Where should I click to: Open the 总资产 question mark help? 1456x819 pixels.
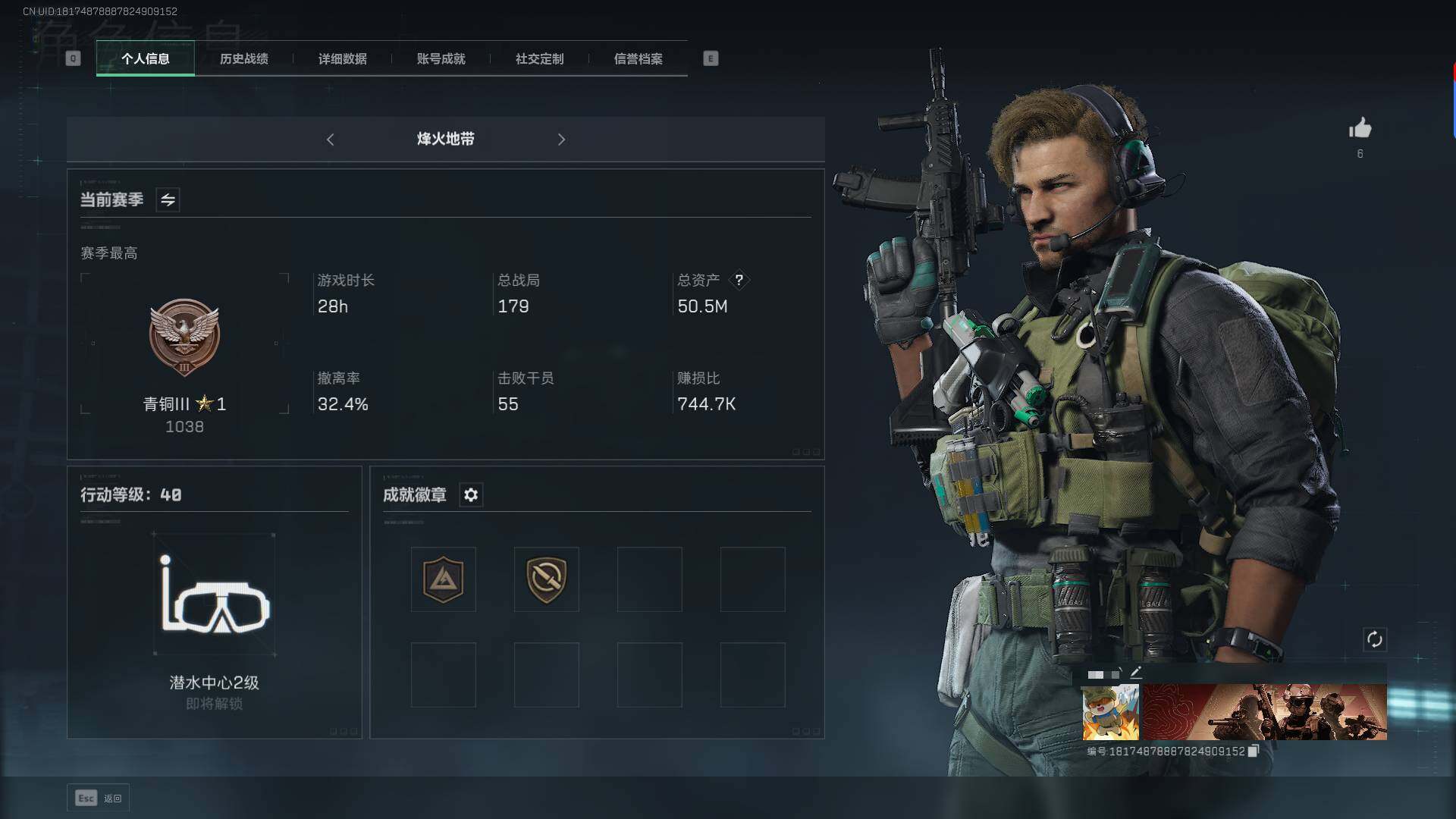click(739, 280)
